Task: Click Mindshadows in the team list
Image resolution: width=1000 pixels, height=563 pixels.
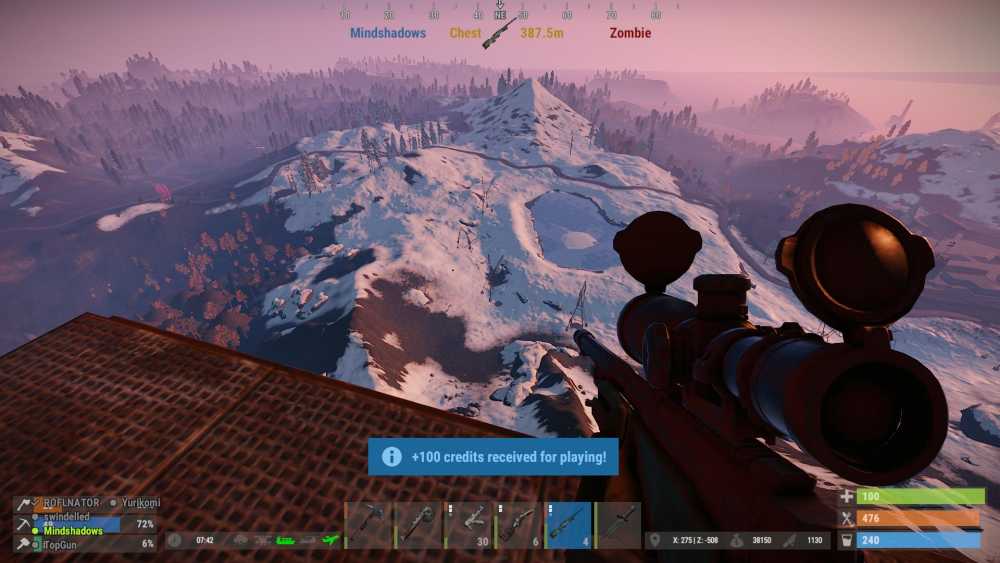Action: pos(72,531)
